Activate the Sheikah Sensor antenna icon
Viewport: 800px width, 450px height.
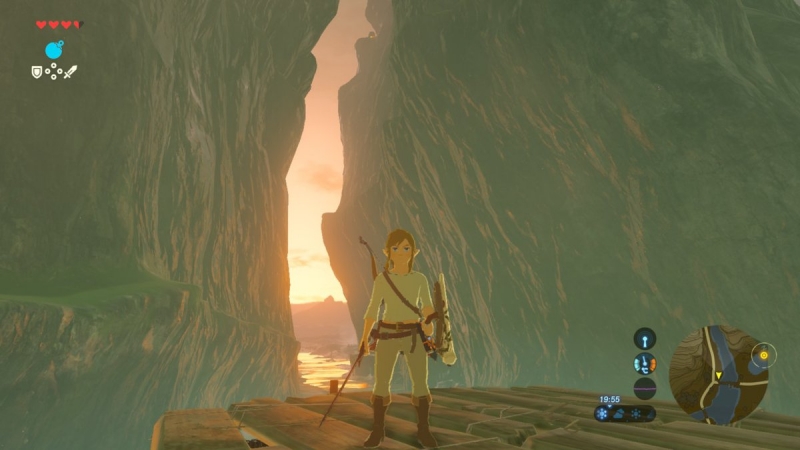coord(645,338)
